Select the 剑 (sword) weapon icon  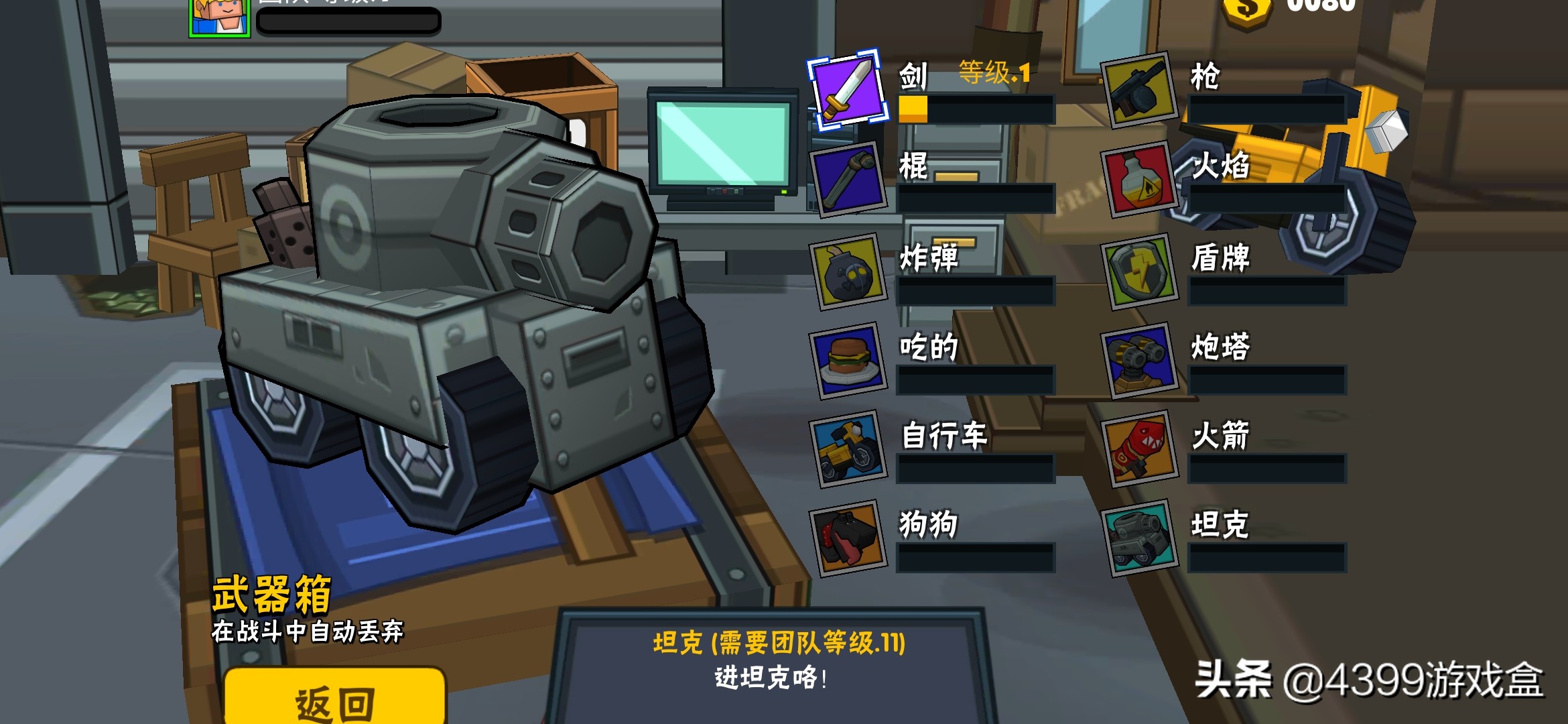point(848,94)
